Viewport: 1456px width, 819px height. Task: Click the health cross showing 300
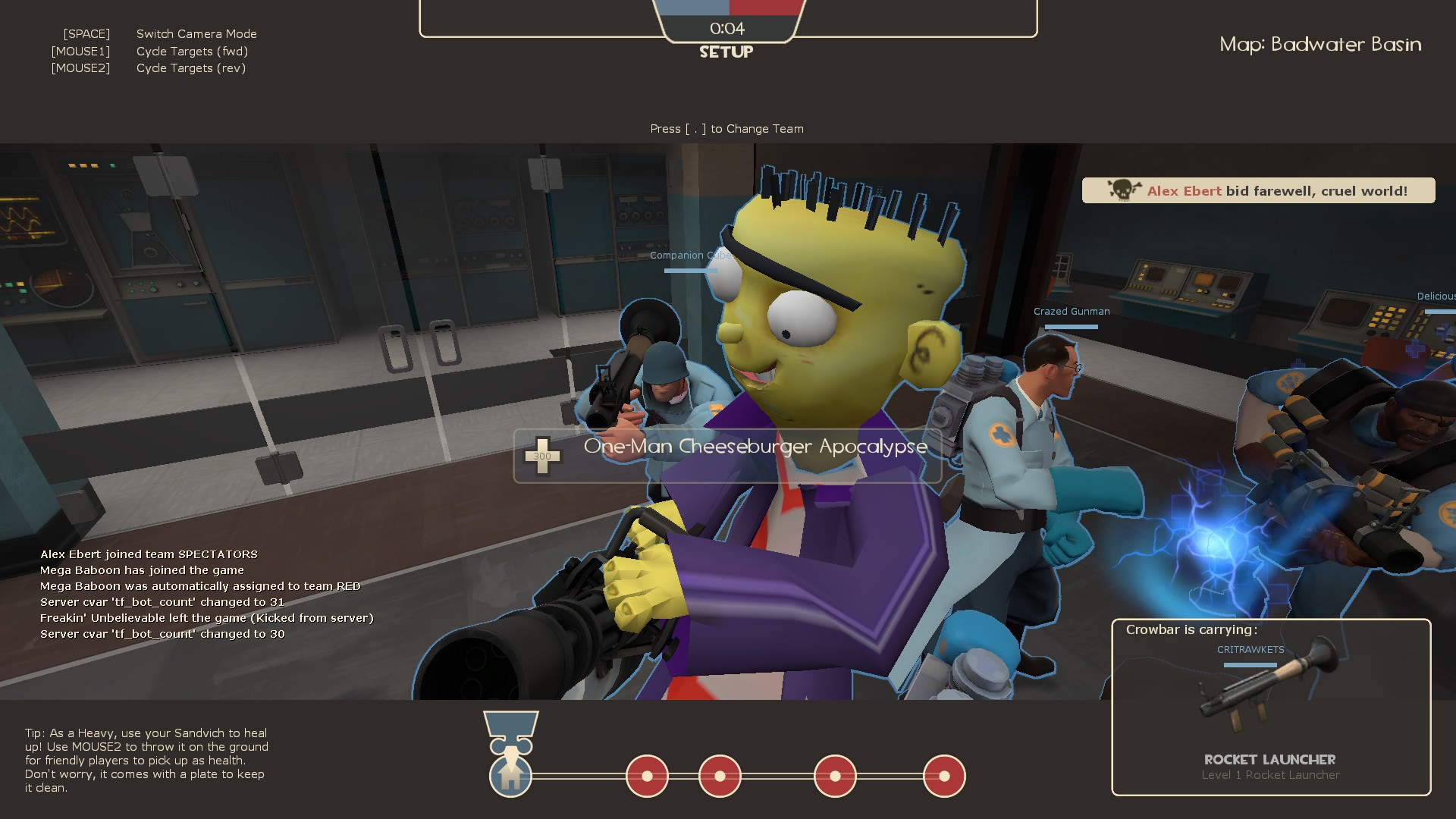pyautogui.click(x=543, y=455)
